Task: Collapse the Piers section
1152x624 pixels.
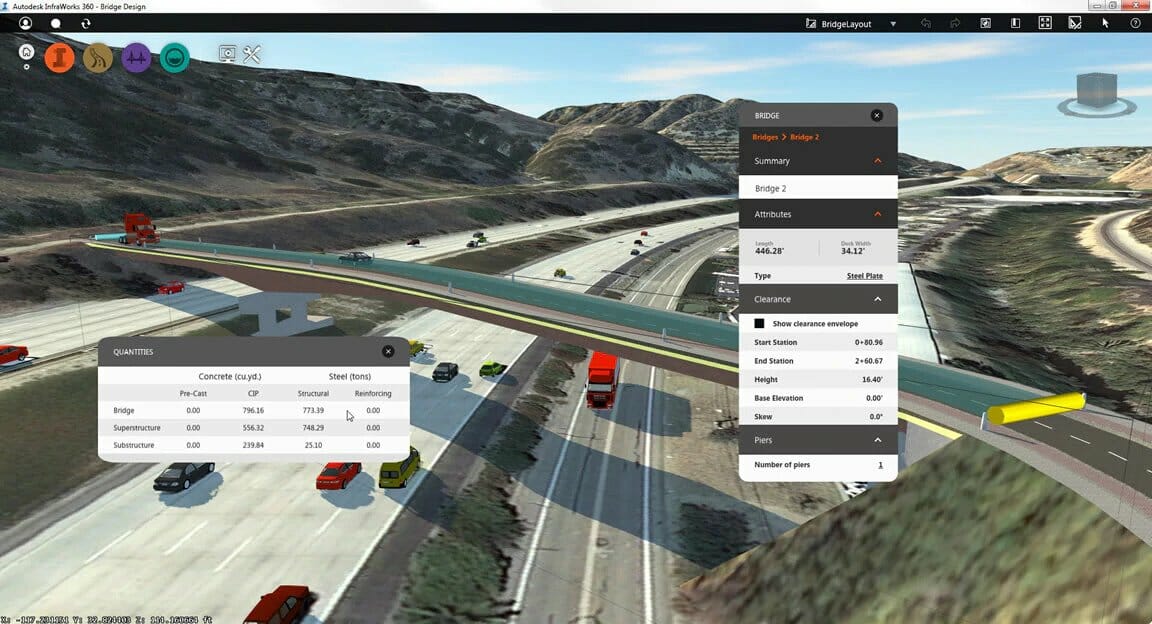Action: (x=878, y=440)
